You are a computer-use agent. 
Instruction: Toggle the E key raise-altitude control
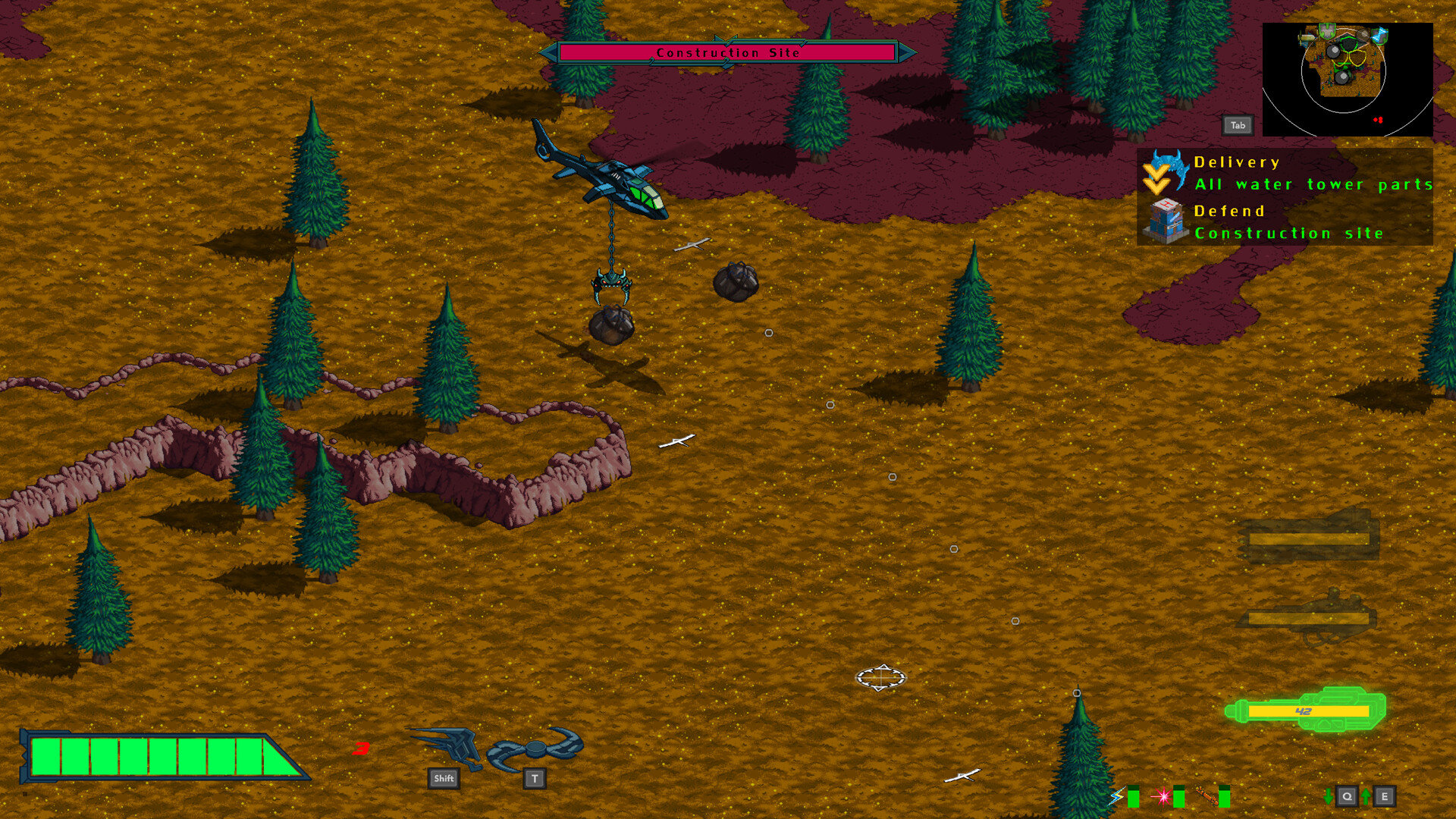click(1385, 796)
